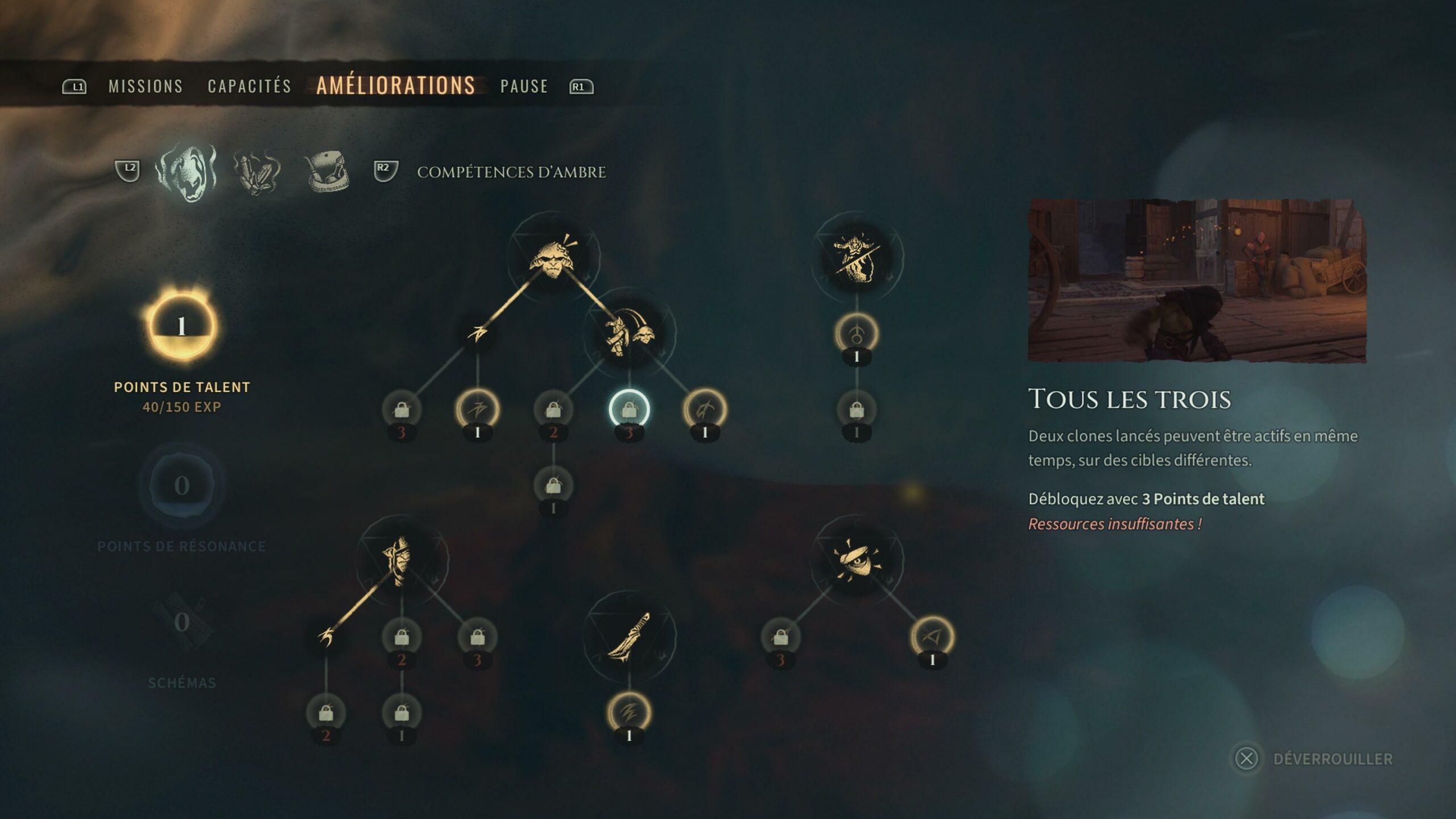Image resolution: width=1456 pixels, height=819 pixels.
Task: Select the slashed goblin root skill
Action: pyautogui.click(x=857, y=257)
